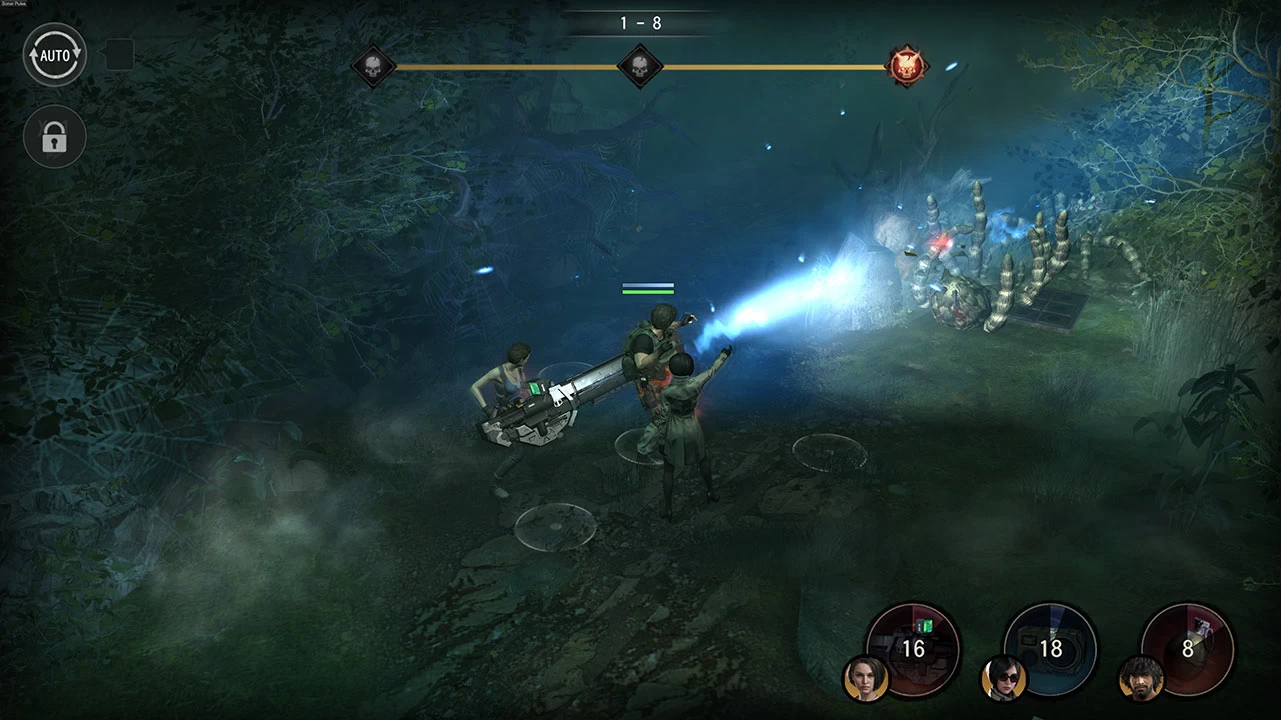Image resolution: width=1281 pixels, height=720 pixels.
Task: Select the sunglasses woman's portrait
Action: pos(1003,678)
